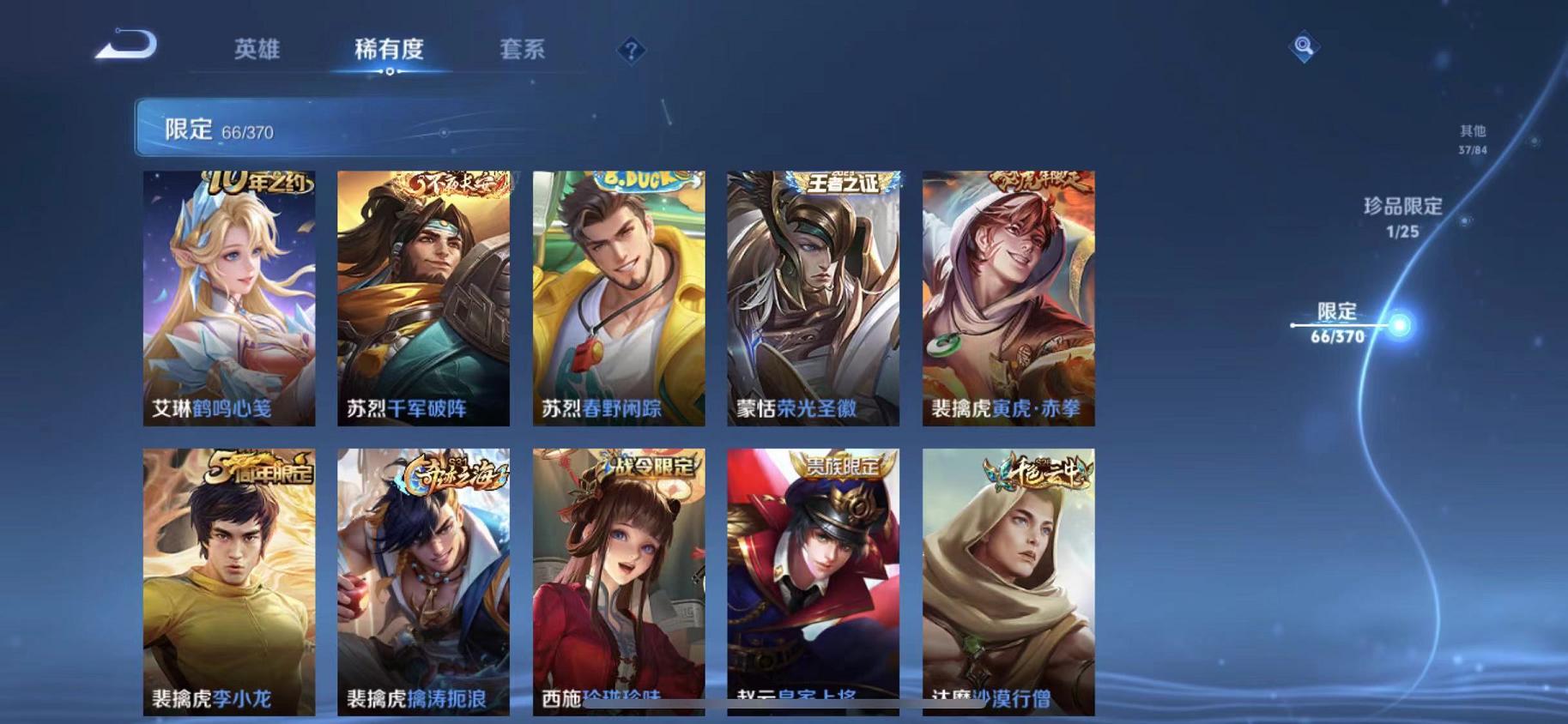Viewport: 1568px width, 724px height.
Task: View the 苏烈 春野闲踪 B.Duck skin
Action: click(618, 296)
